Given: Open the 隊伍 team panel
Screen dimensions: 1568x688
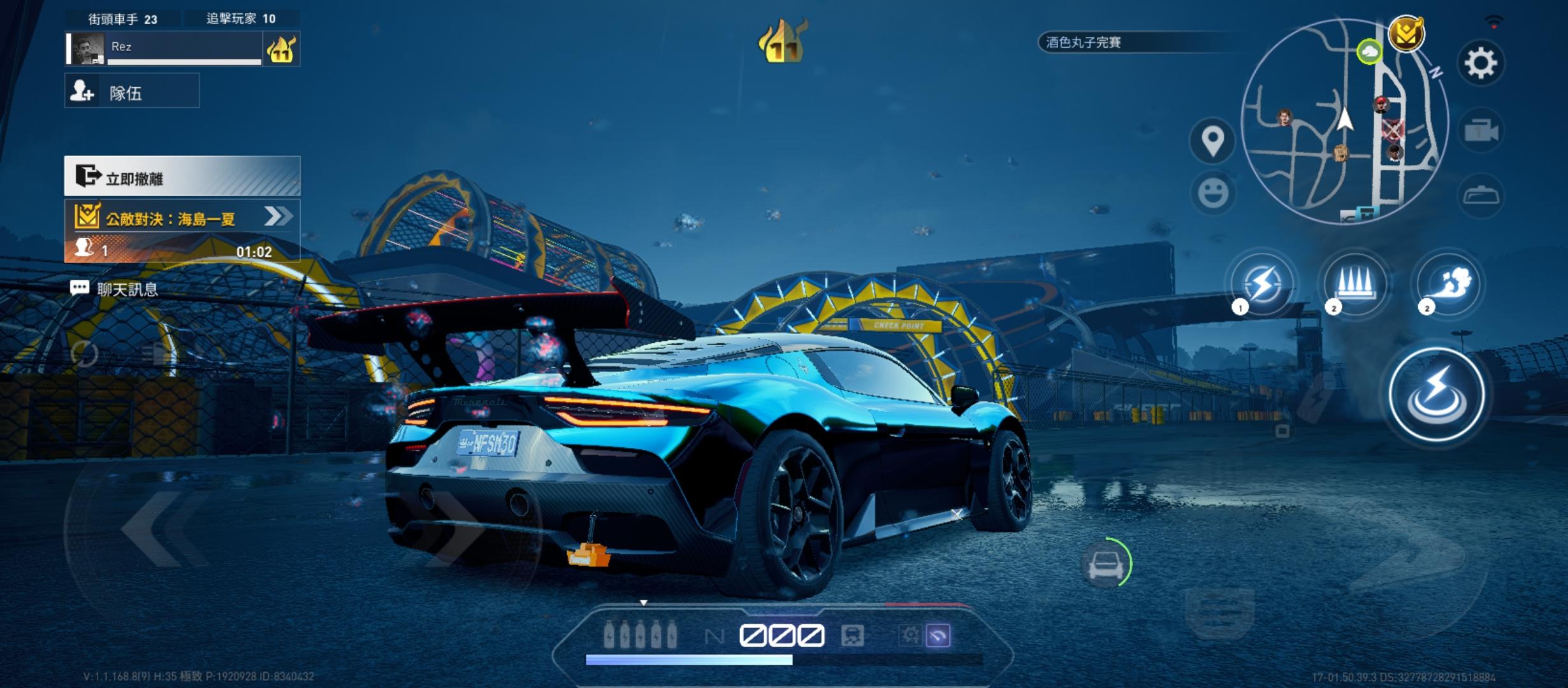Looking at the screenshot, I should point(132,91).
